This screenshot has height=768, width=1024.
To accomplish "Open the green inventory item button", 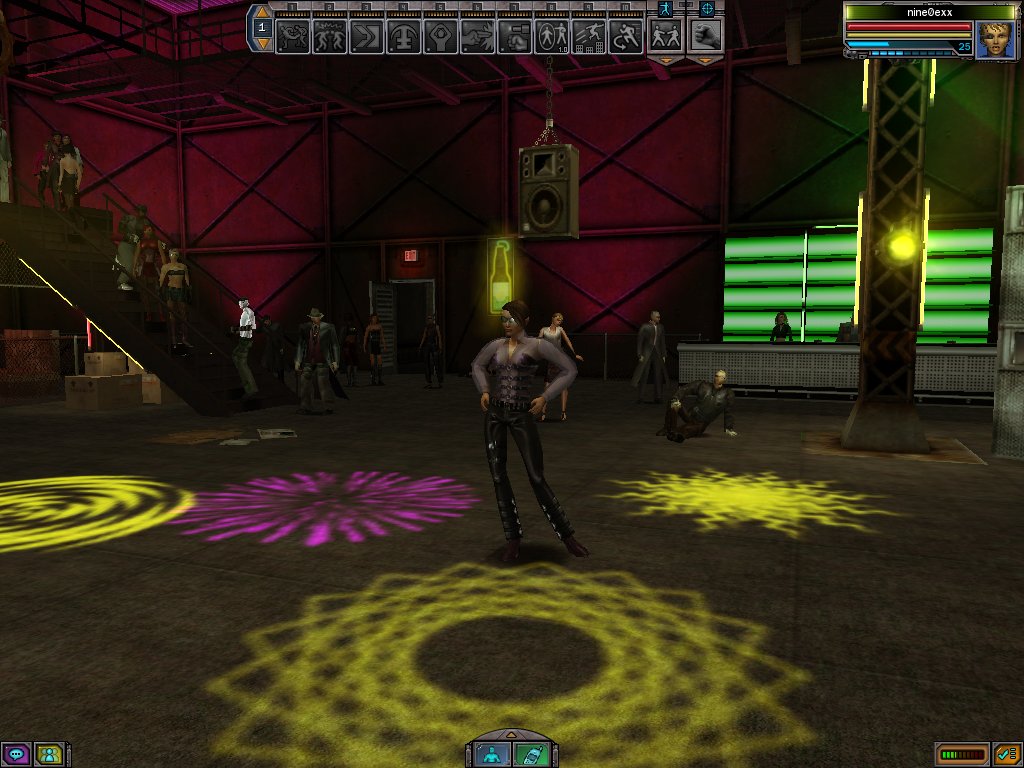I will coord(531,754).
